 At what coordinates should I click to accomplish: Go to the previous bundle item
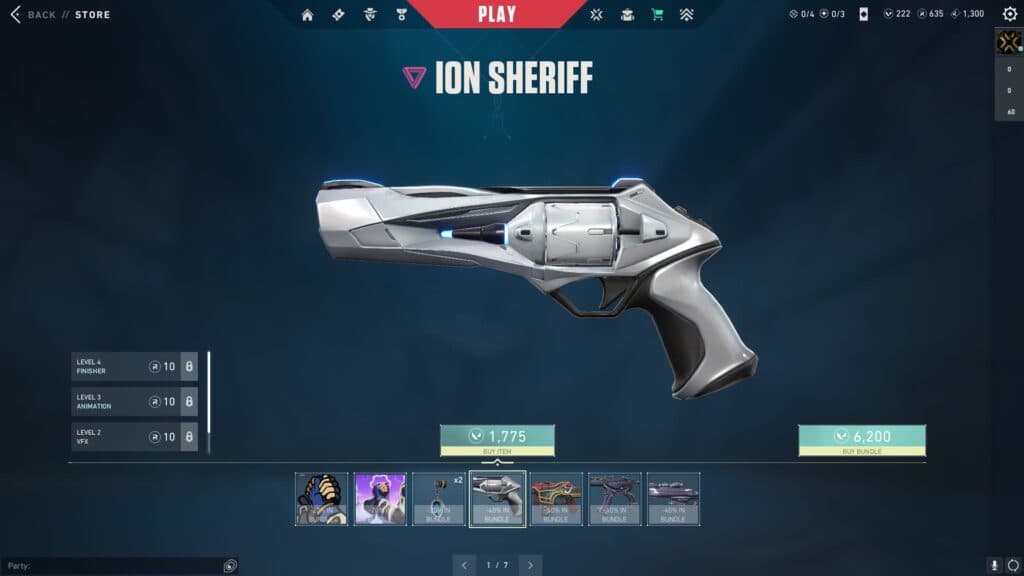pyautogui.click(x=463, y=565)
